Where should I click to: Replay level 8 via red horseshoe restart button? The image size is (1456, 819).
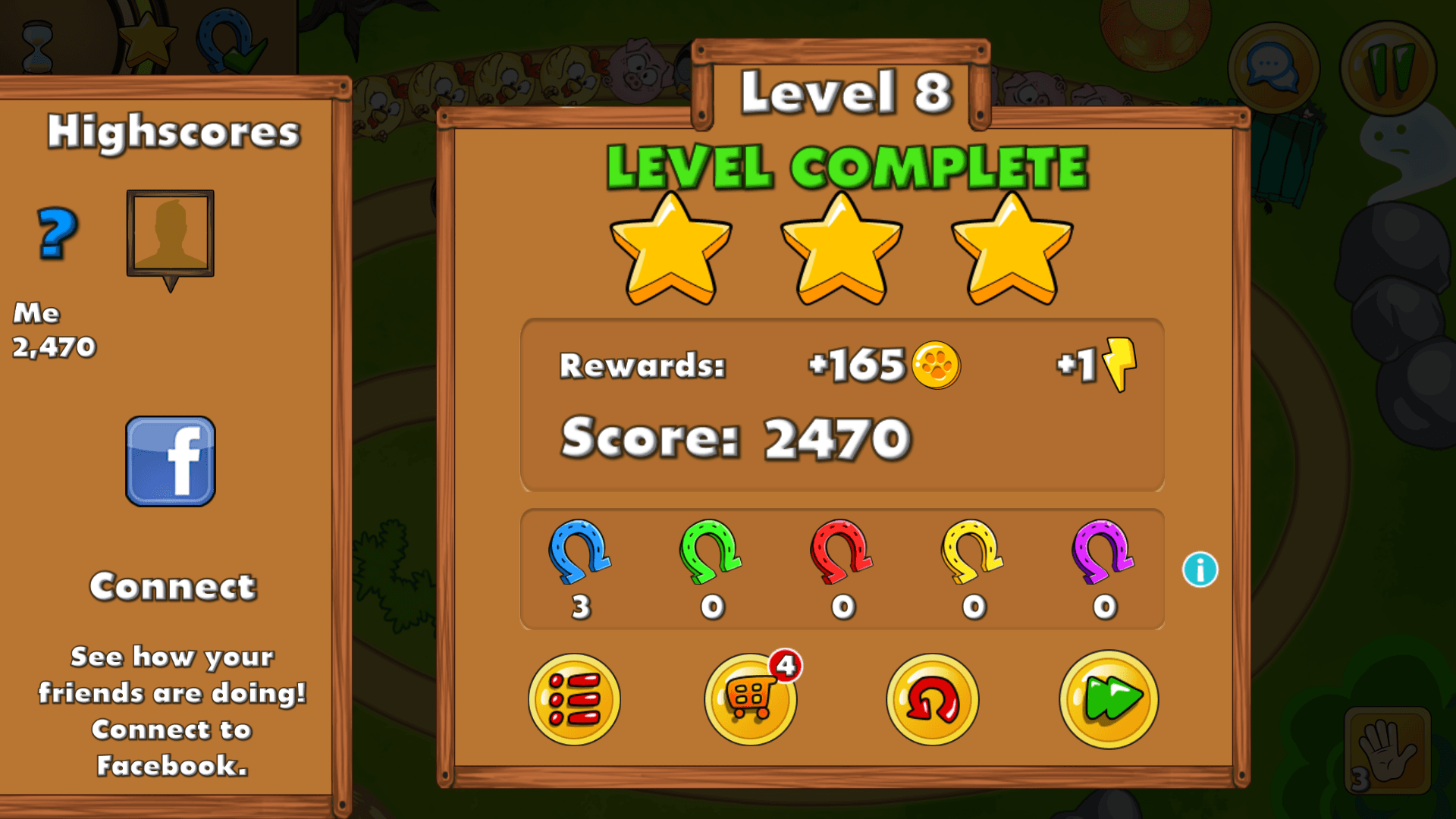[931, 699]
